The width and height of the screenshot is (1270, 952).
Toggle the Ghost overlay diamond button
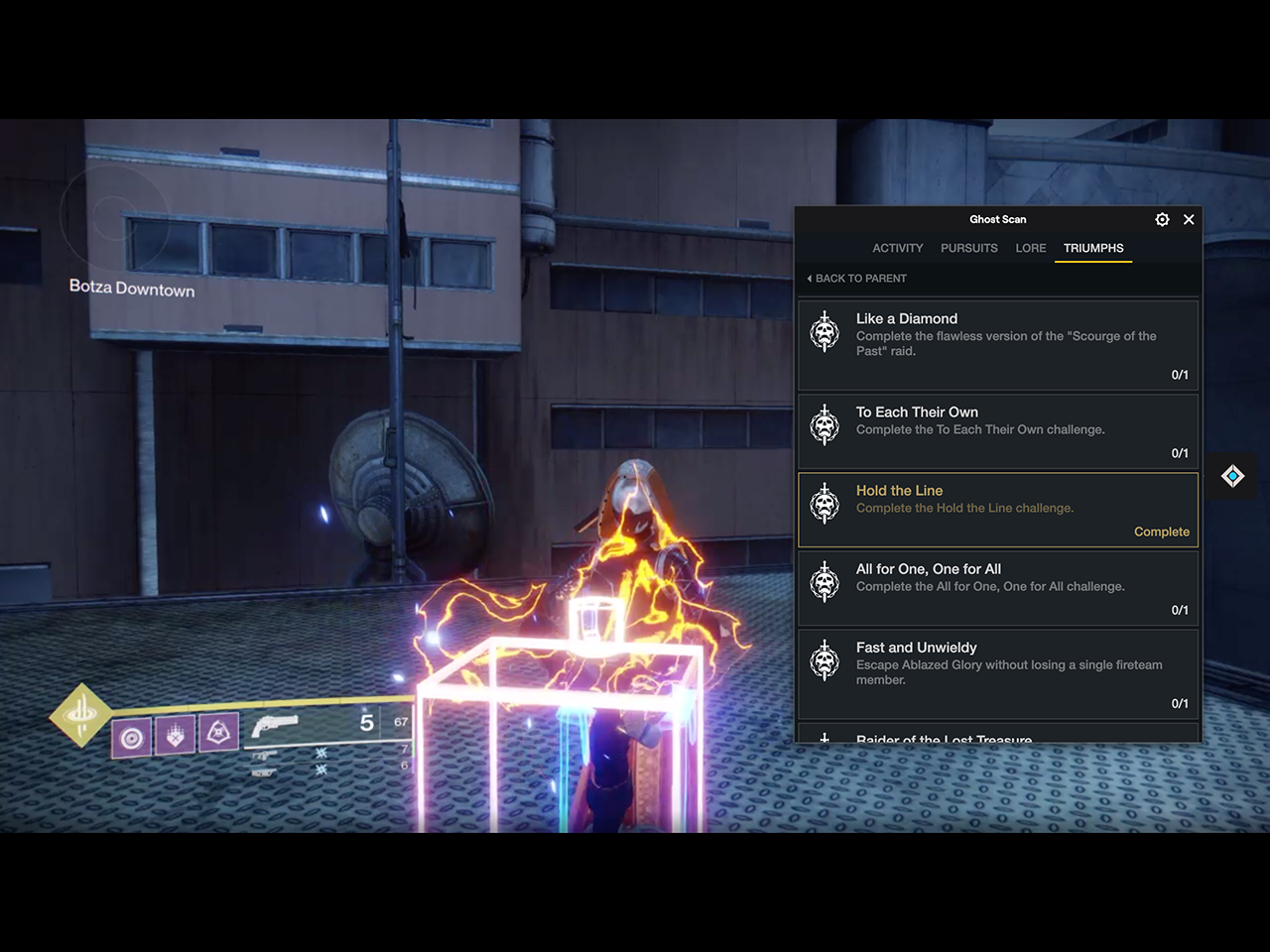point(1232,477)
